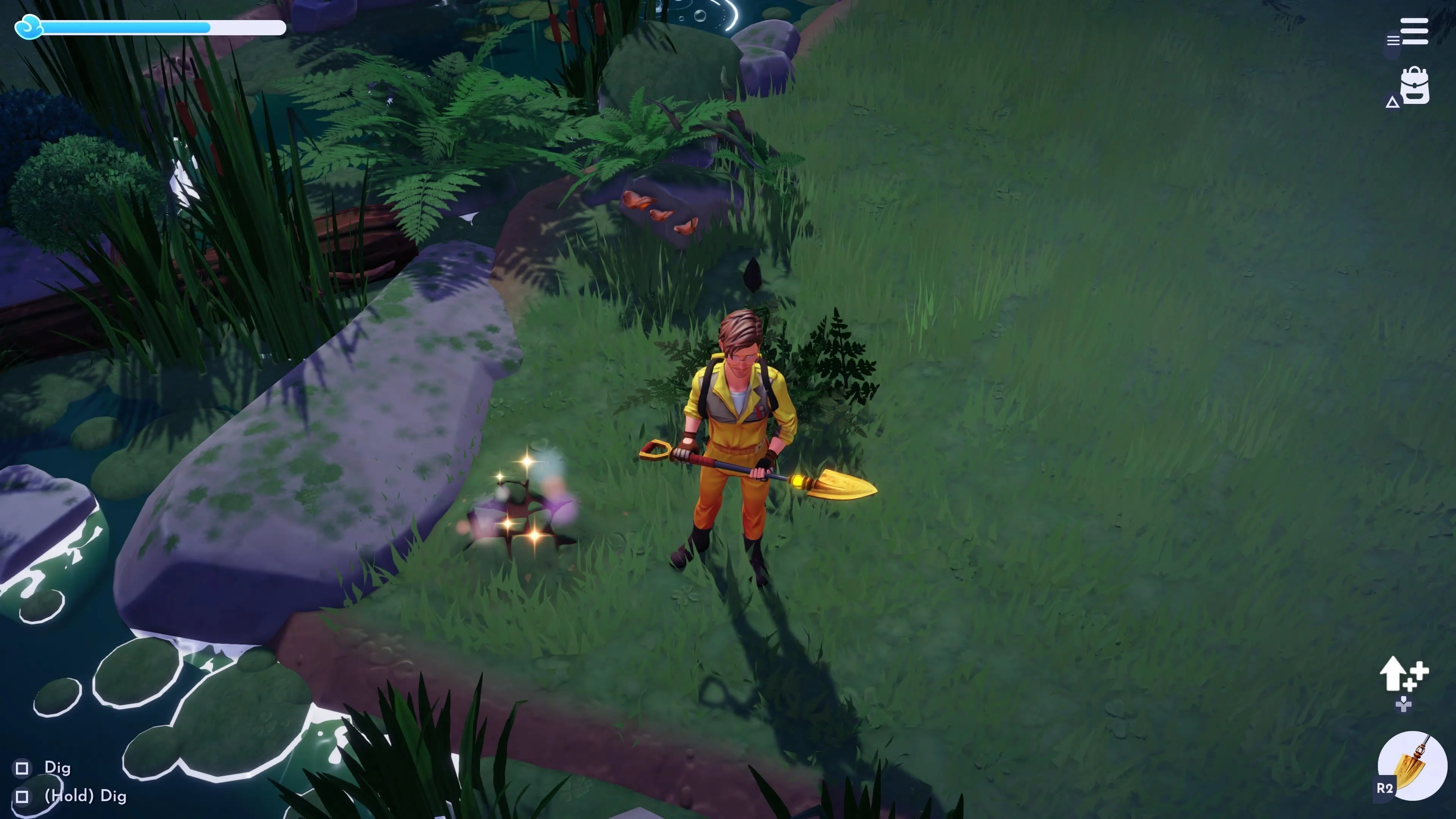Expand the main menu in the top right
The height and width of the screenshot is (819, 1456).
pos(1414,31)
